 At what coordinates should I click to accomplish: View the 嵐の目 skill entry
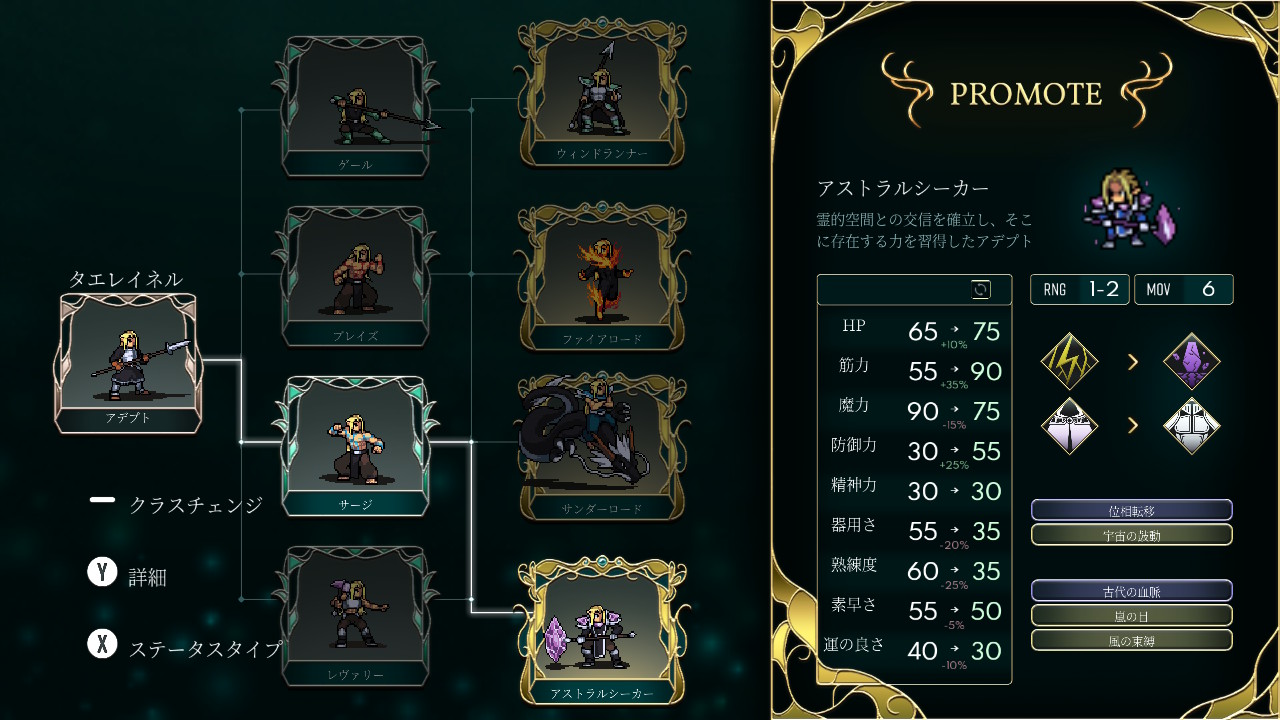[x=1131, y=615]
